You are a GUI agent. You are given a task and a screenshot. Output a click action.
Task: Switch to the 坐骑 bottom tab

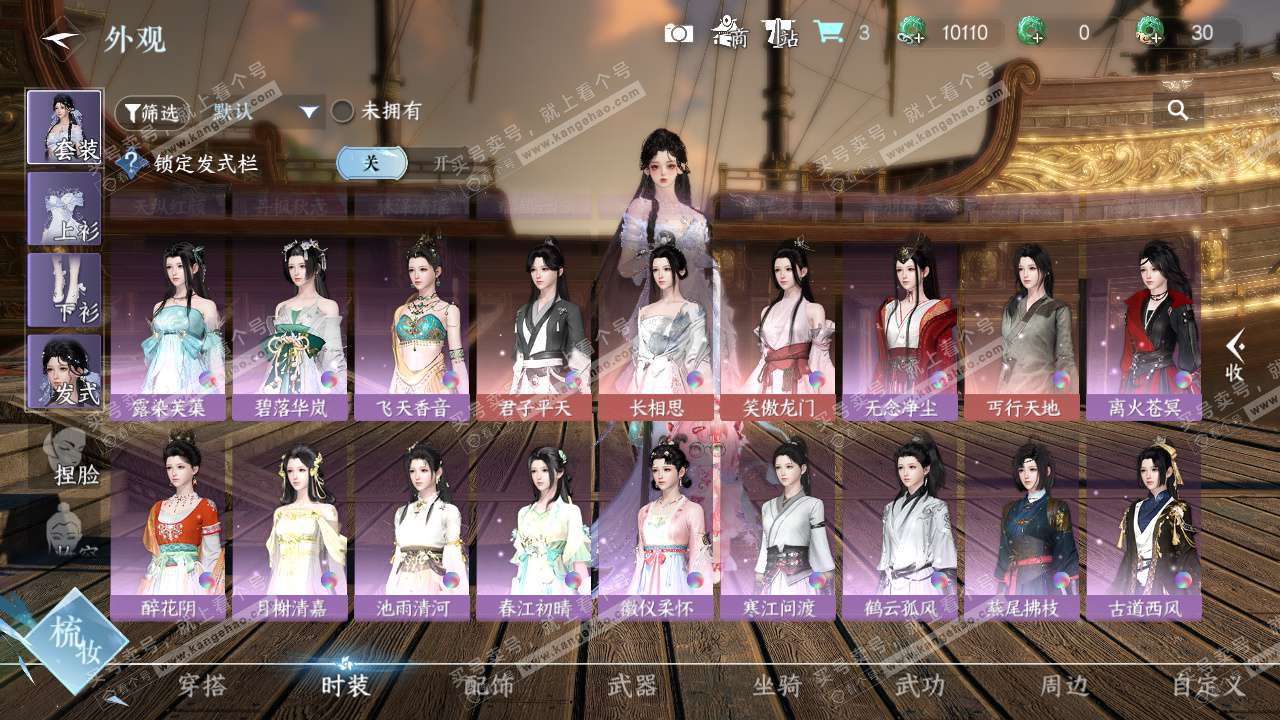[777, 685]
